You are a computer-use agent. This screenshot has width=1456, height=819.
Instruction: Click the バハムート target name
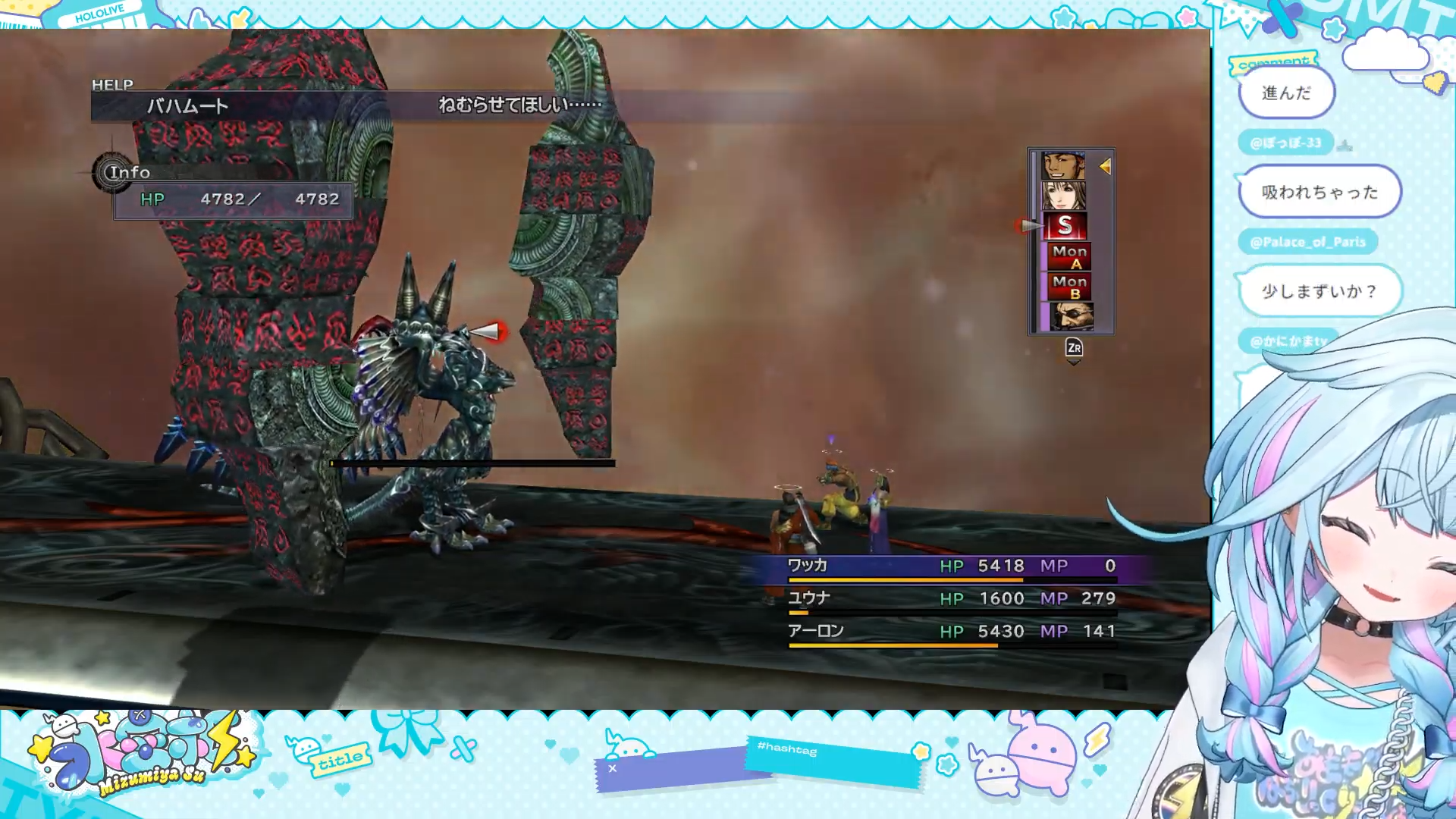pos(187,106)
